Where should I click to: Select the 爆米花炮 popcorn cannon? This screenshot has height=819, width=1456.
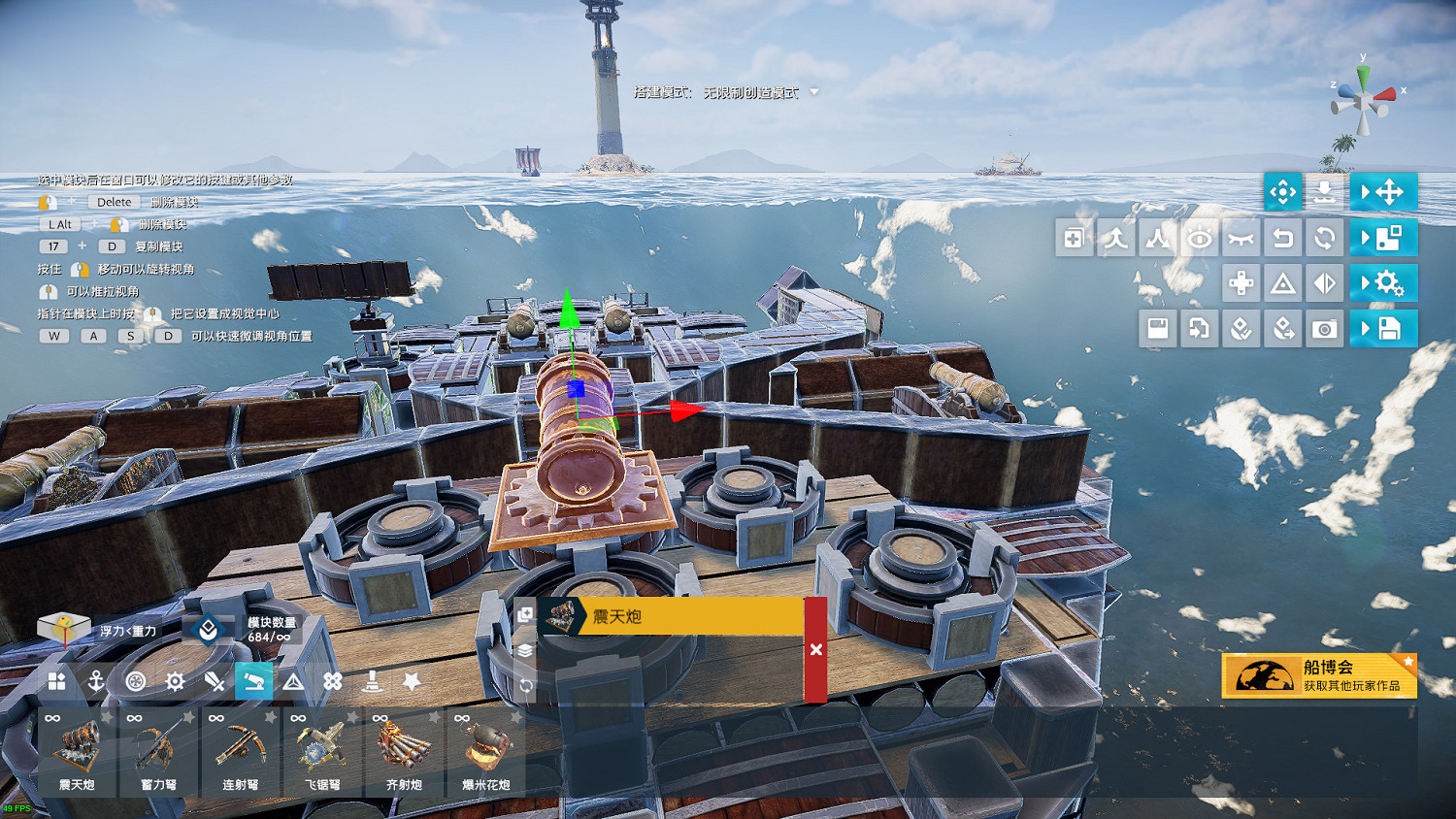[485, 752]
